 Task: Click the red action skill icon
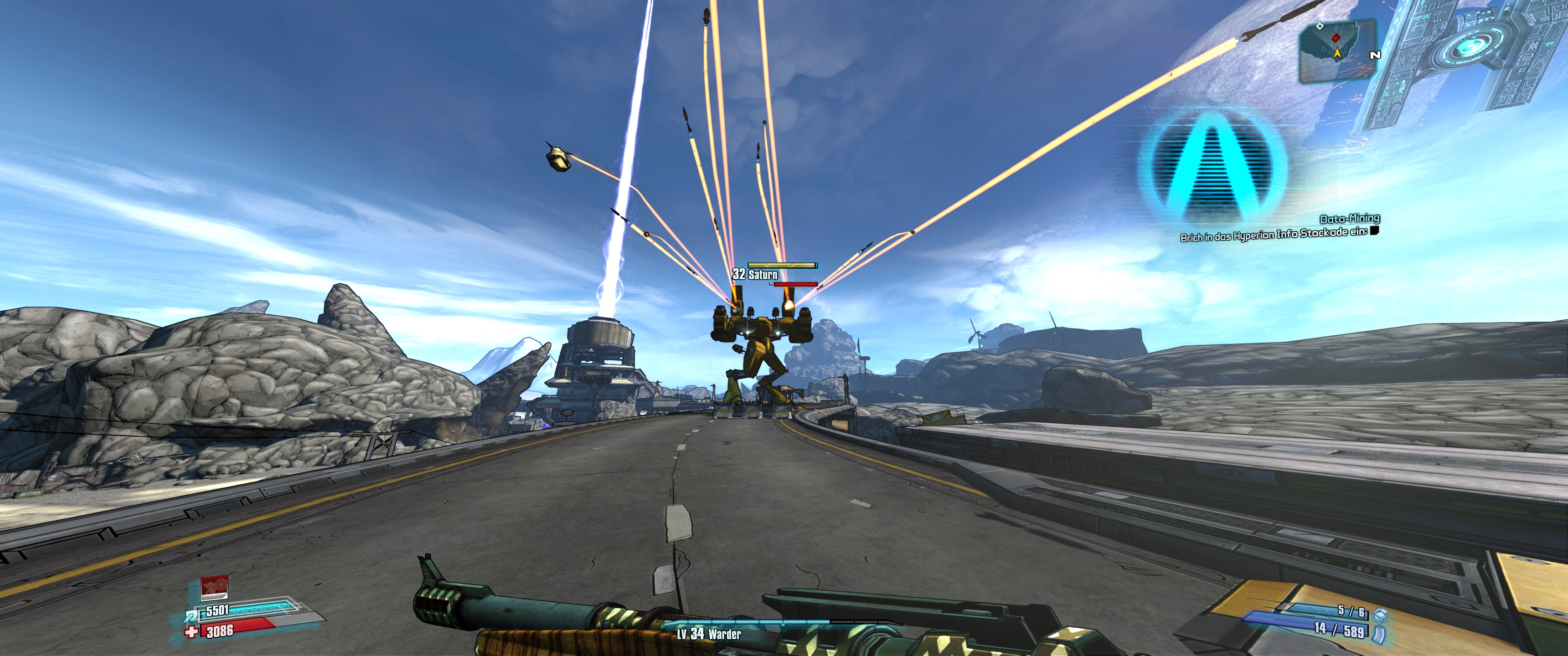point(214,587)
